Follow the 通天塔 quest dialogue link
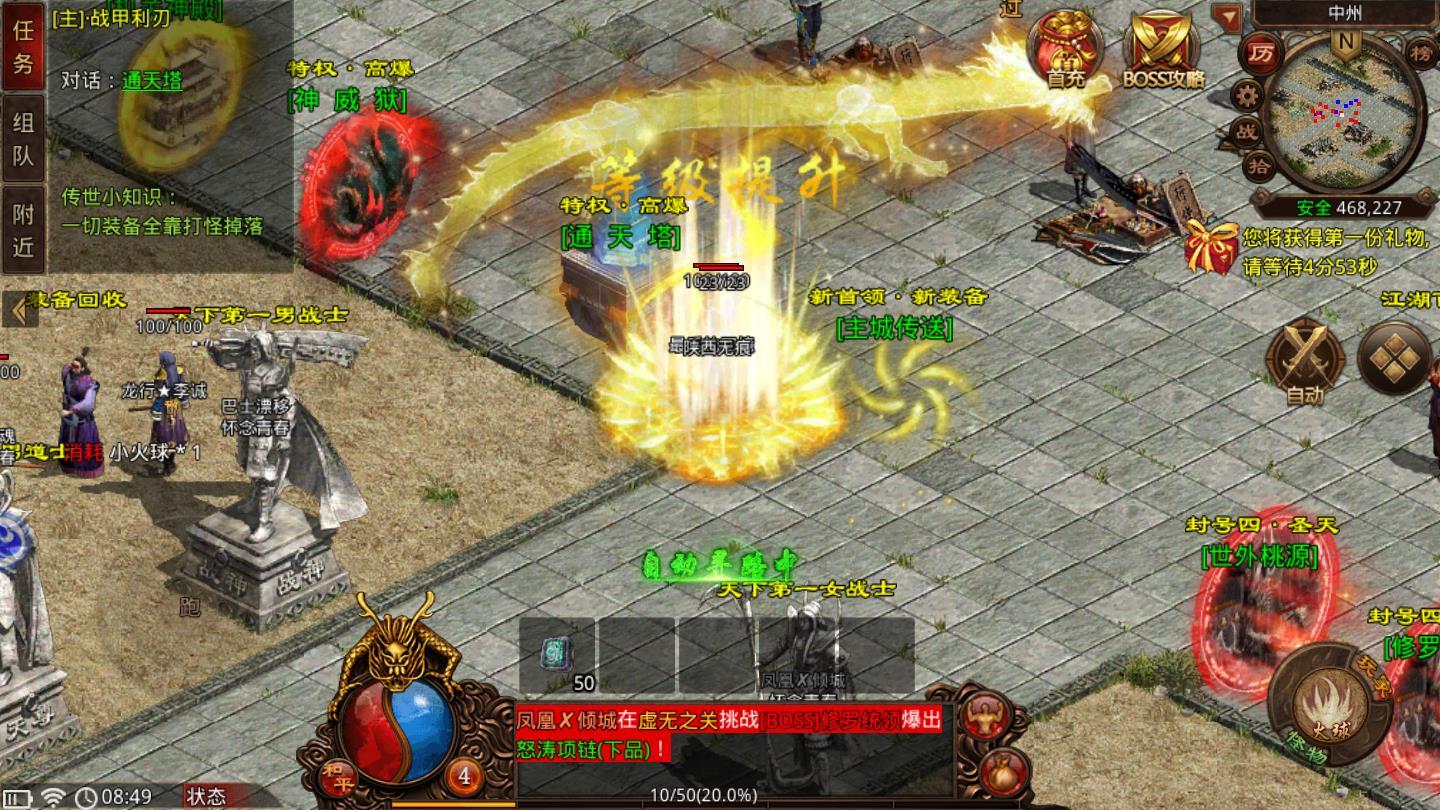1440x810 pixels. [152, 81]
